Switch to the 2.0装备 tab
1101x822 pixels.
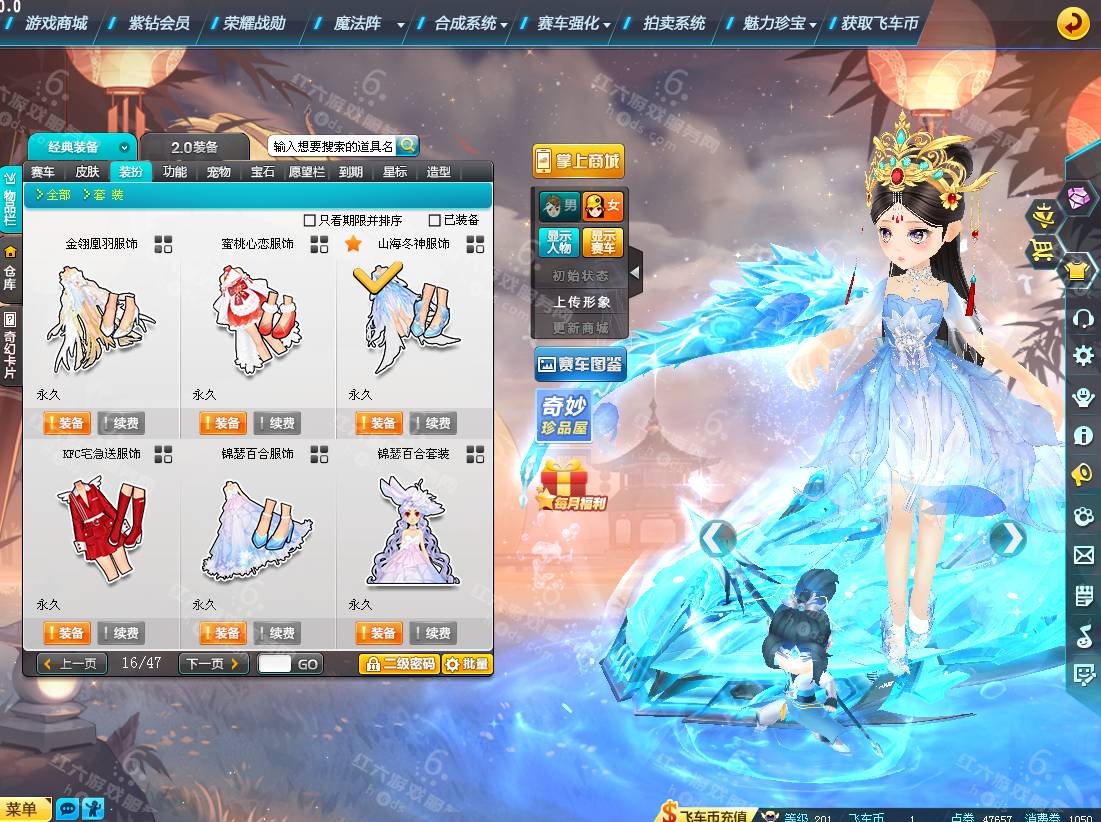[194, 147]
